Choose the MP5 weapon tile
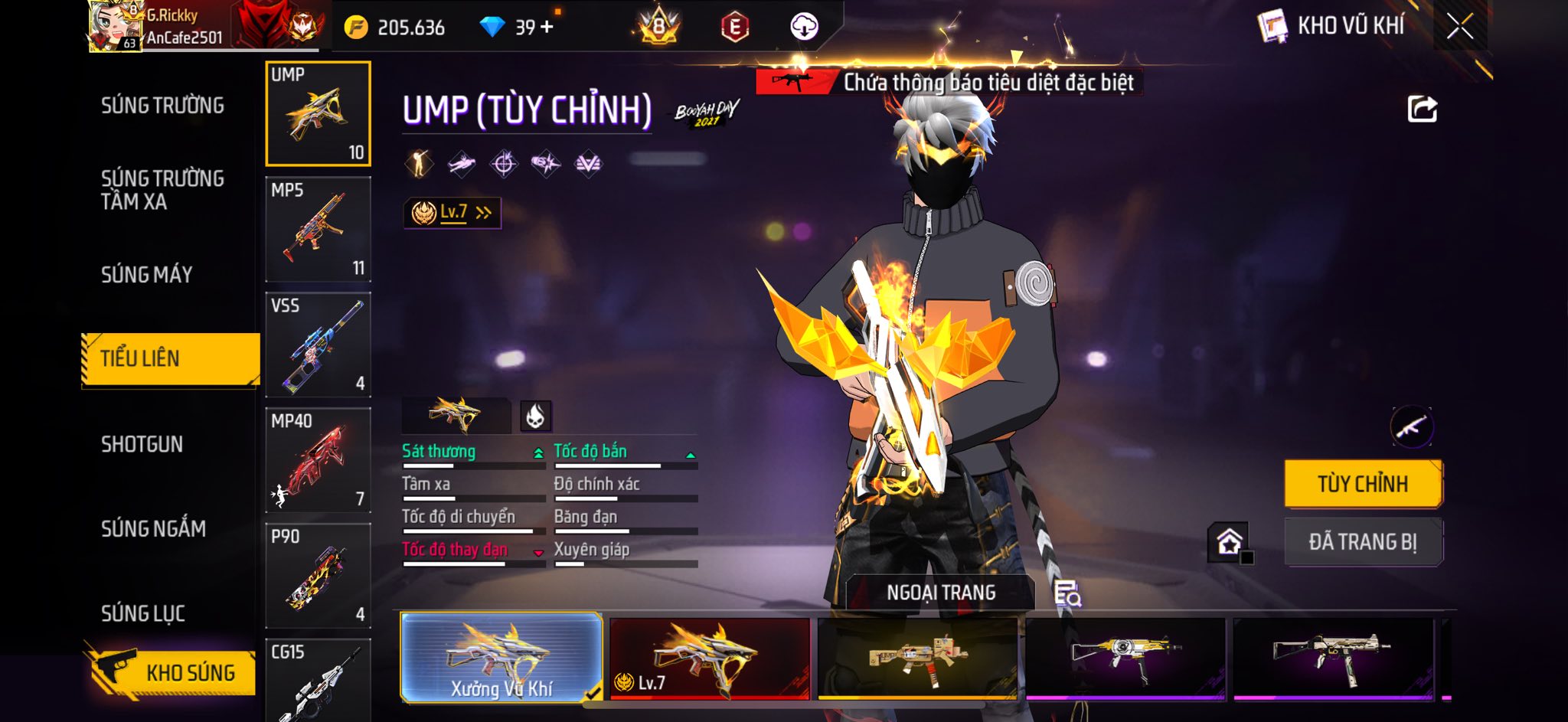1568x722 pixels. click(318, 230)
